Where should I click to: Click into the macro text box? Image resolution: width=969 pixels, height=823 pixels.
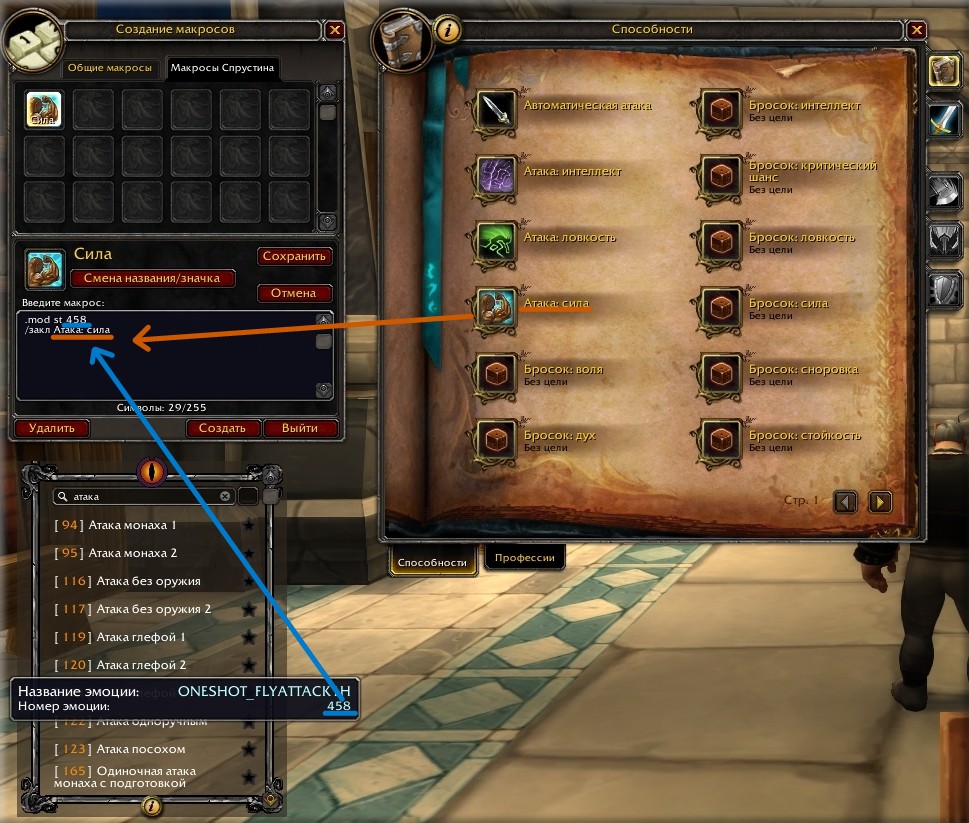pyautogui.click(x=165, y=360)
